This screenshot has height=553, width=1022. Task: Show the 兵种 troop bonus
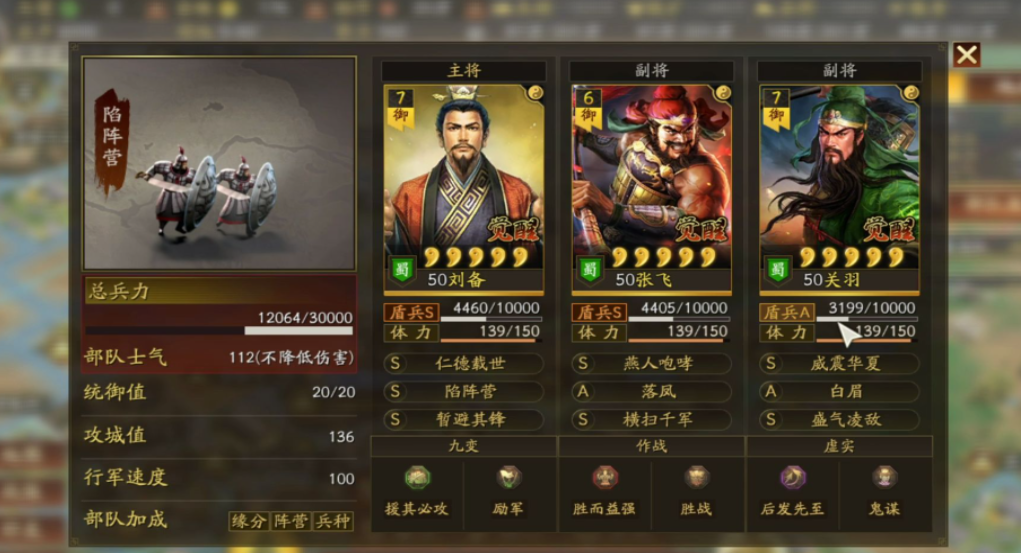pos(333,521)
